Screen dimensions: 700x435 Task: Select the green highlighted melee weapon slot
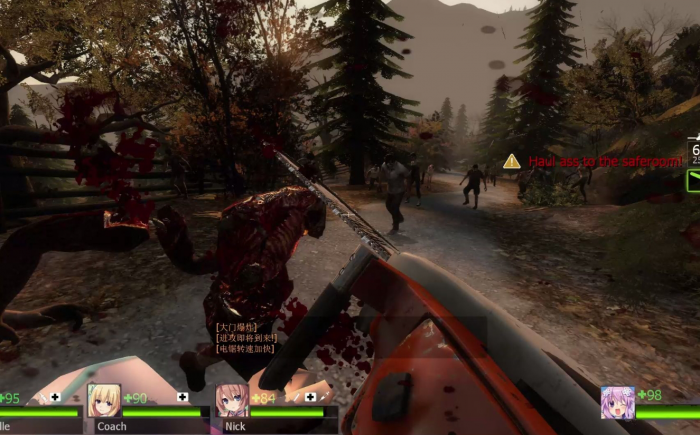coord(693,181)
